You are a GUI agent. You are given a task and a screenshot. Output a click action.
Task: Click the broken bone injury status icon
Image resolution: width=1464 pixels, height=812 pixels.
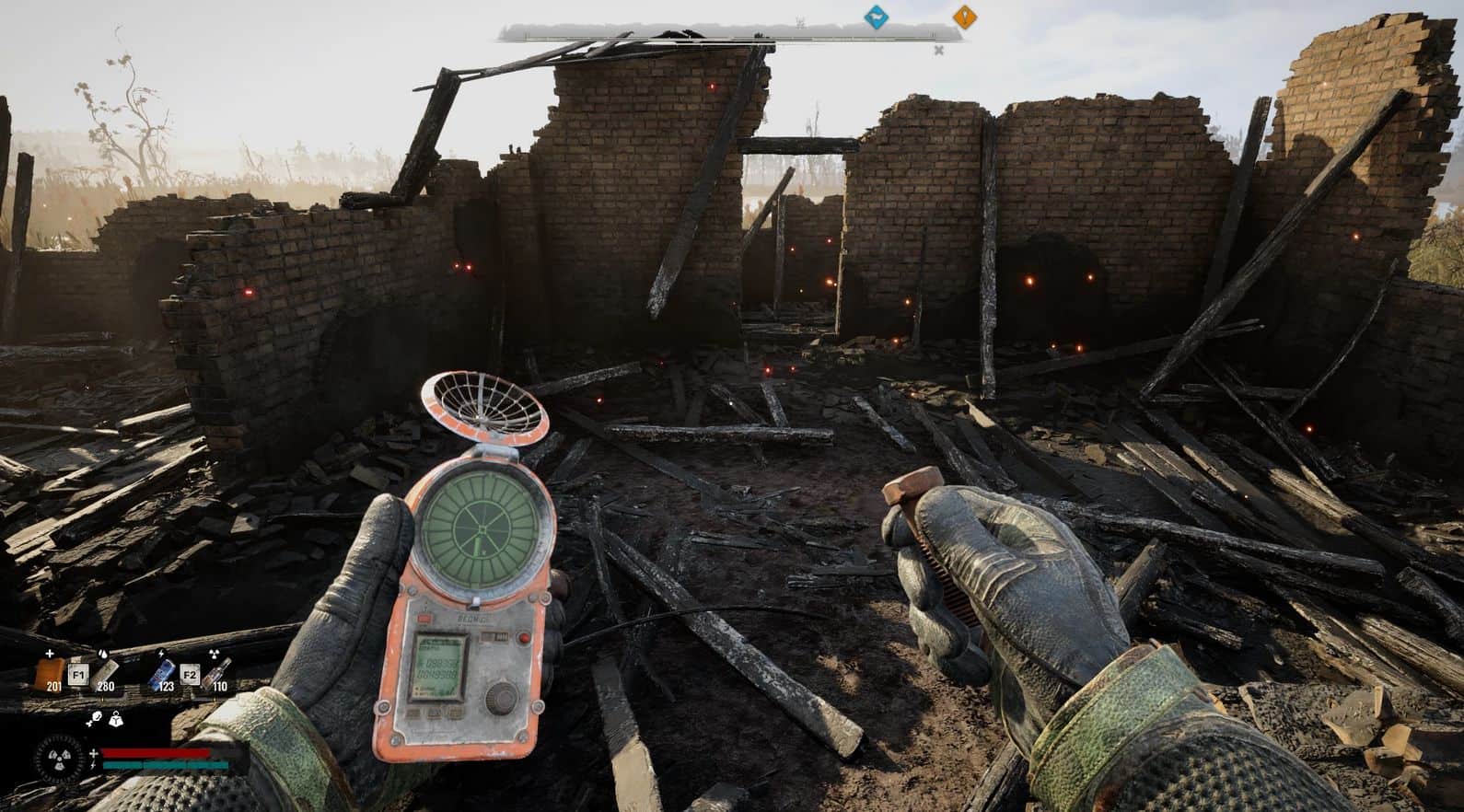coord(93,719)
